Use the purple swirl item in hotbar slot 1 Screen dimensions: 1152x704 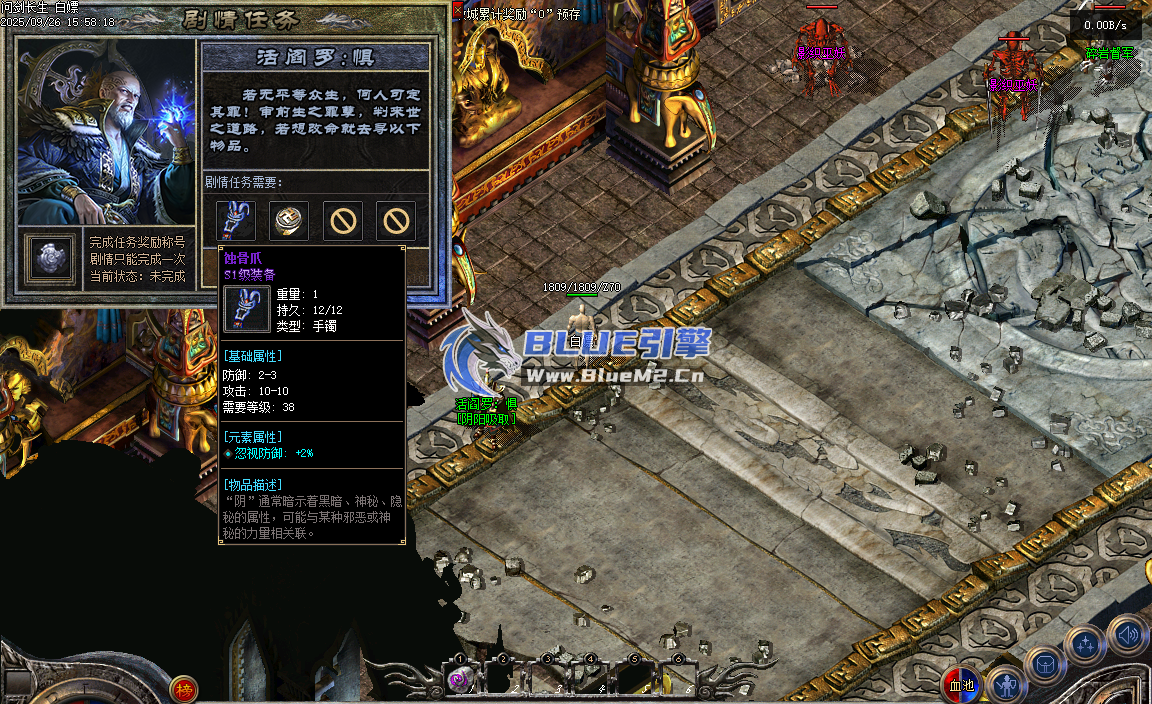pos(461,680)
